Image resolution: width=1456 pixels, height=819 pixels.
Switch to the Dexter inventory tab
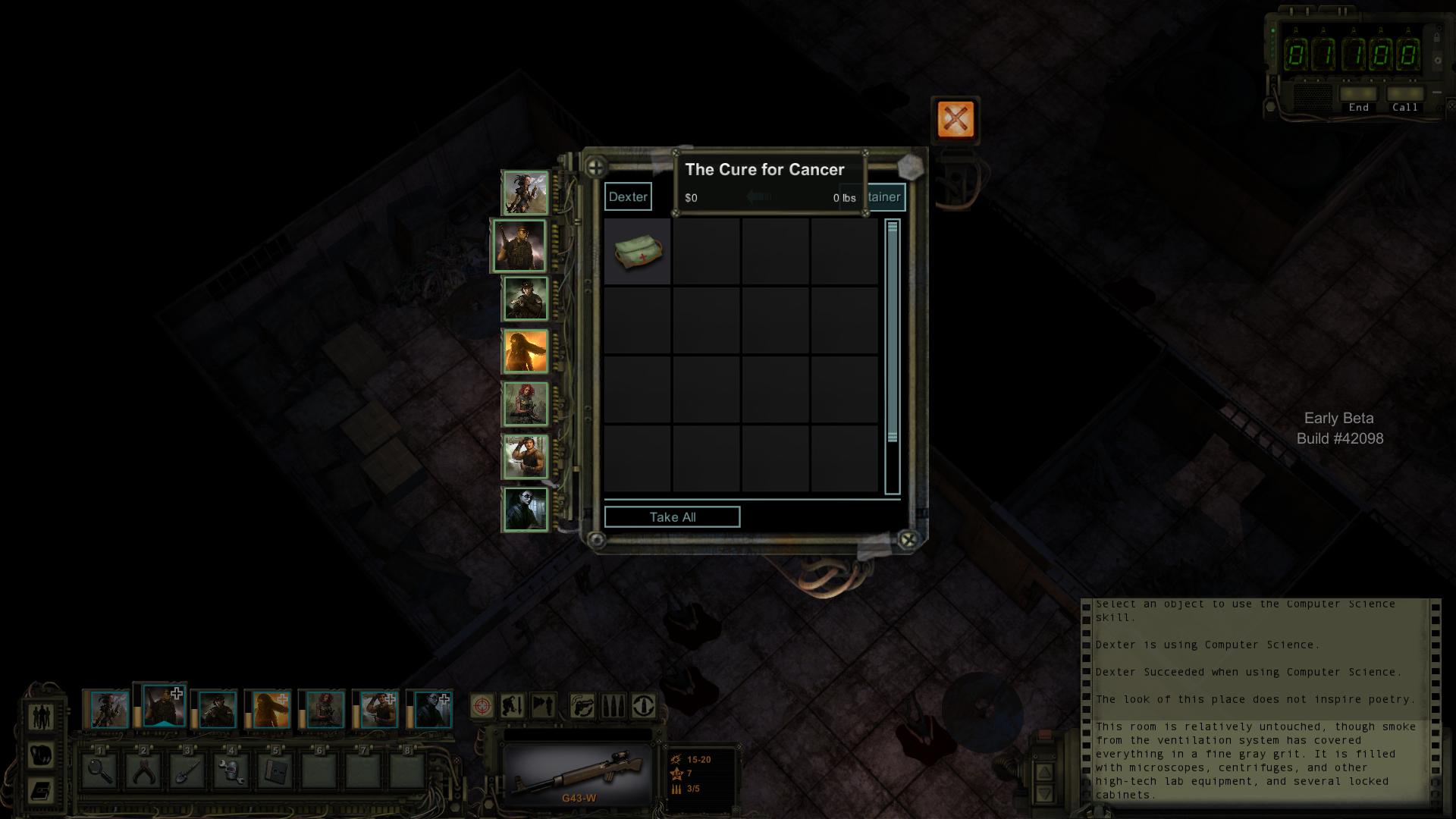[x=628, y=196]
